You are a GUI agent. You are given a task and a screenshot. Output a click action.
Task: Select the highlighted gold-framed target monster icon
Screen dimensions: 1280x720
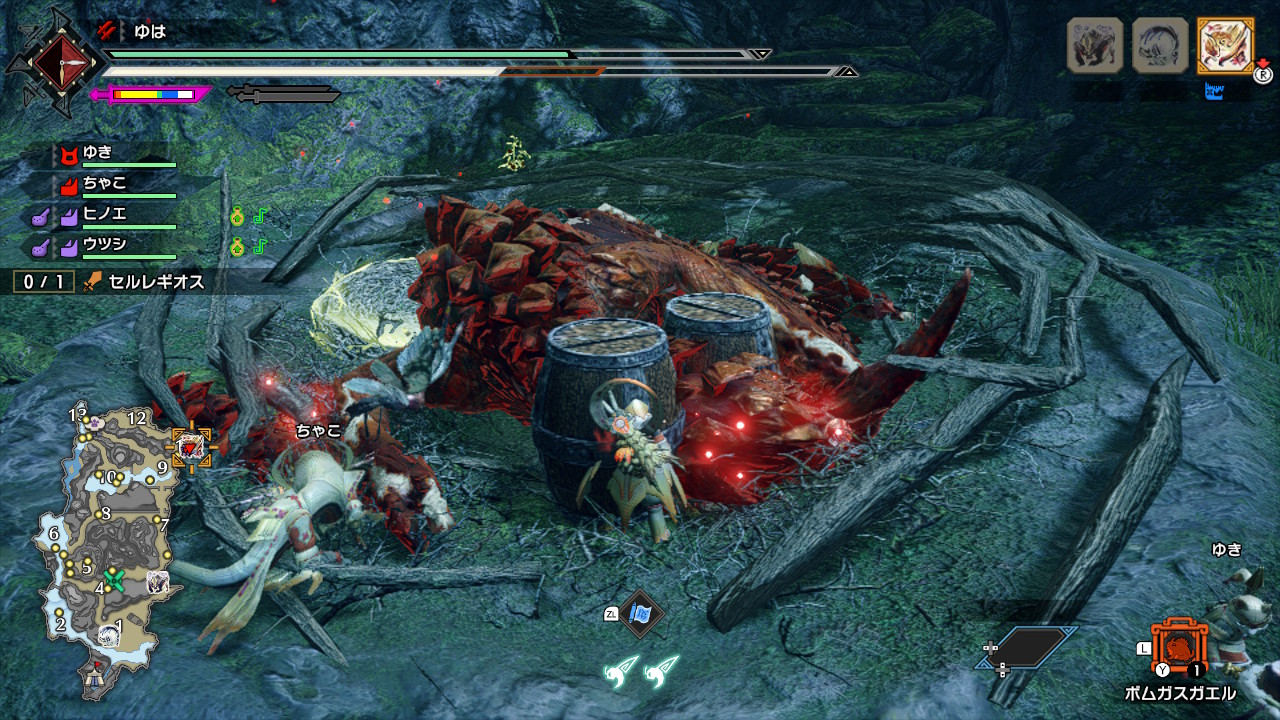click(1225, 45)
